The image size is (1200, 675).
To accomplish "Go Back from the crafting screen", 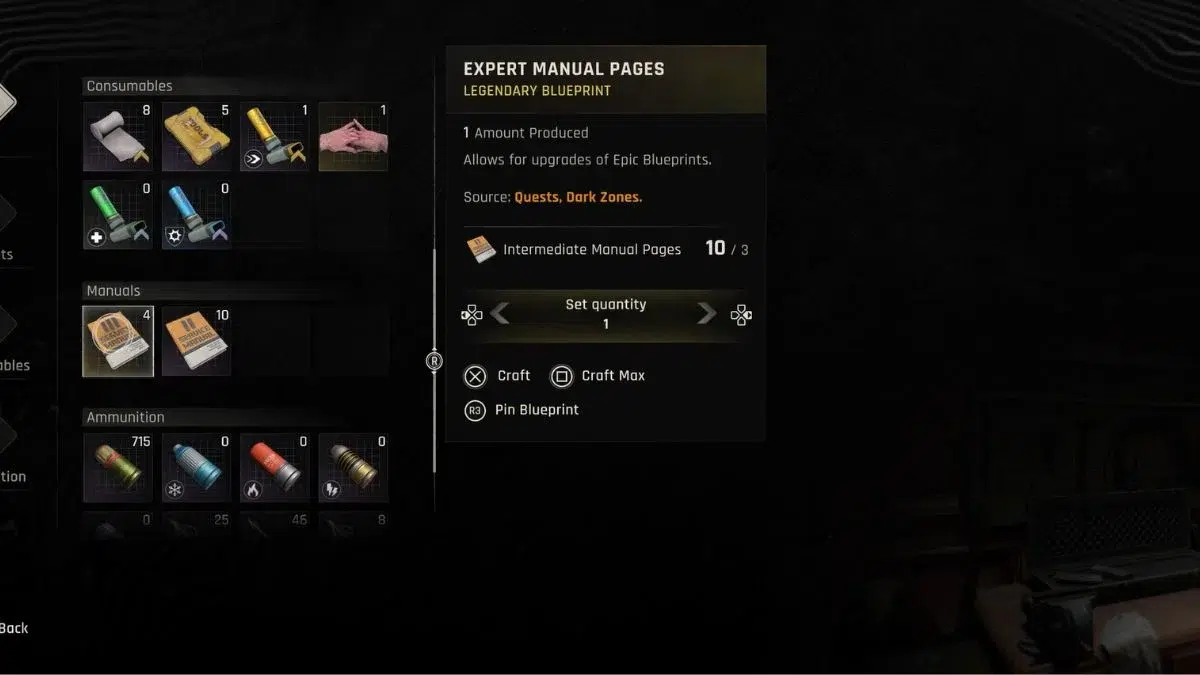I will (14, 628).
